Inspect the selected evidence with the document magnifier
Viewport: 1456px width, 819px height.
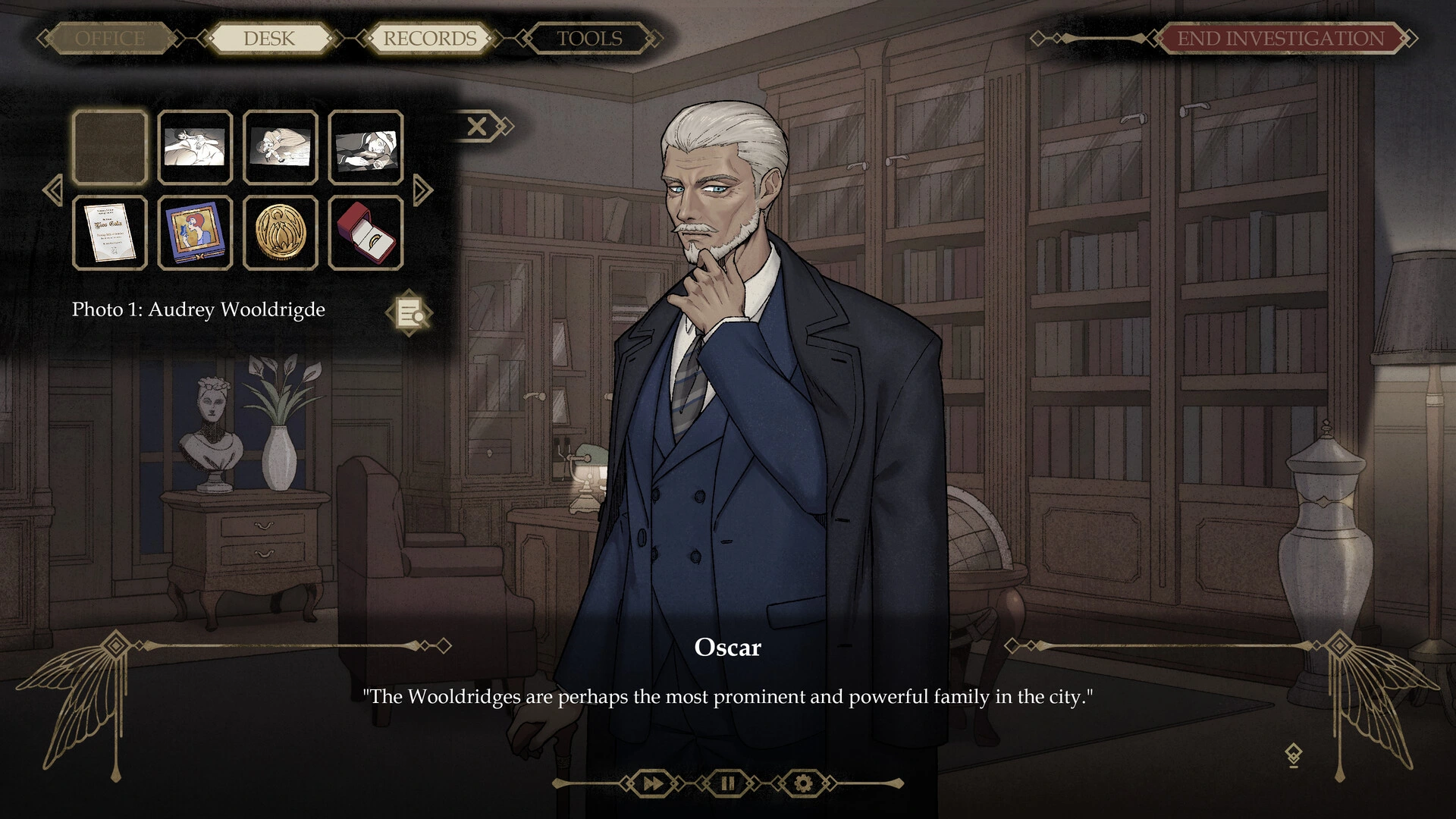pyautogui.click(x=410, y=312)
